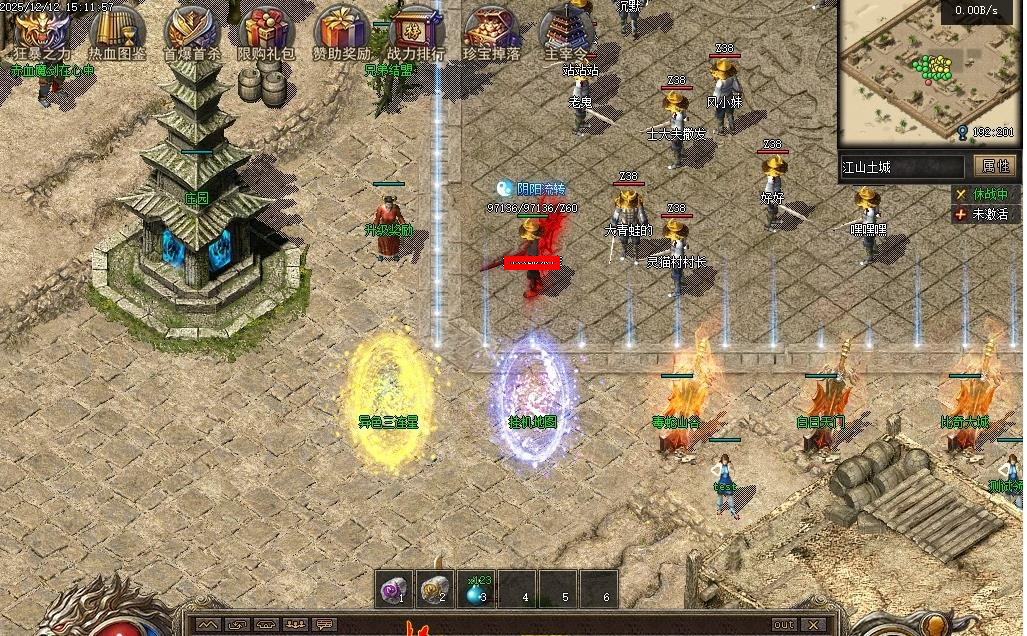
Task: Open the 热血图鉴 codex icon
Action: 117,30
